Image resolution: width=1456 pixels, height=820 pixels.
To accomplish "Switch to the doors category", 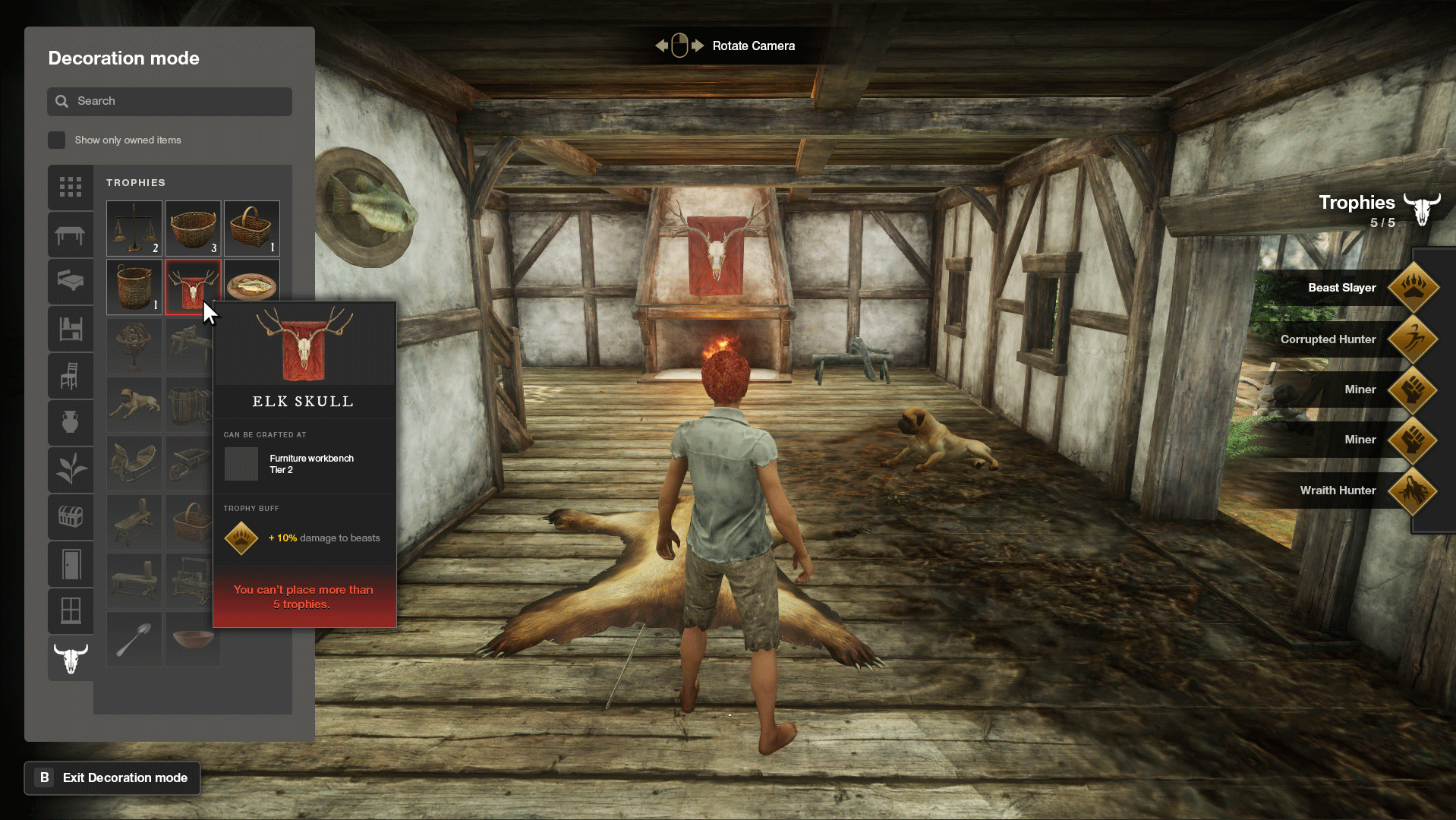I will pyautogui.click(x=71, y=564).
